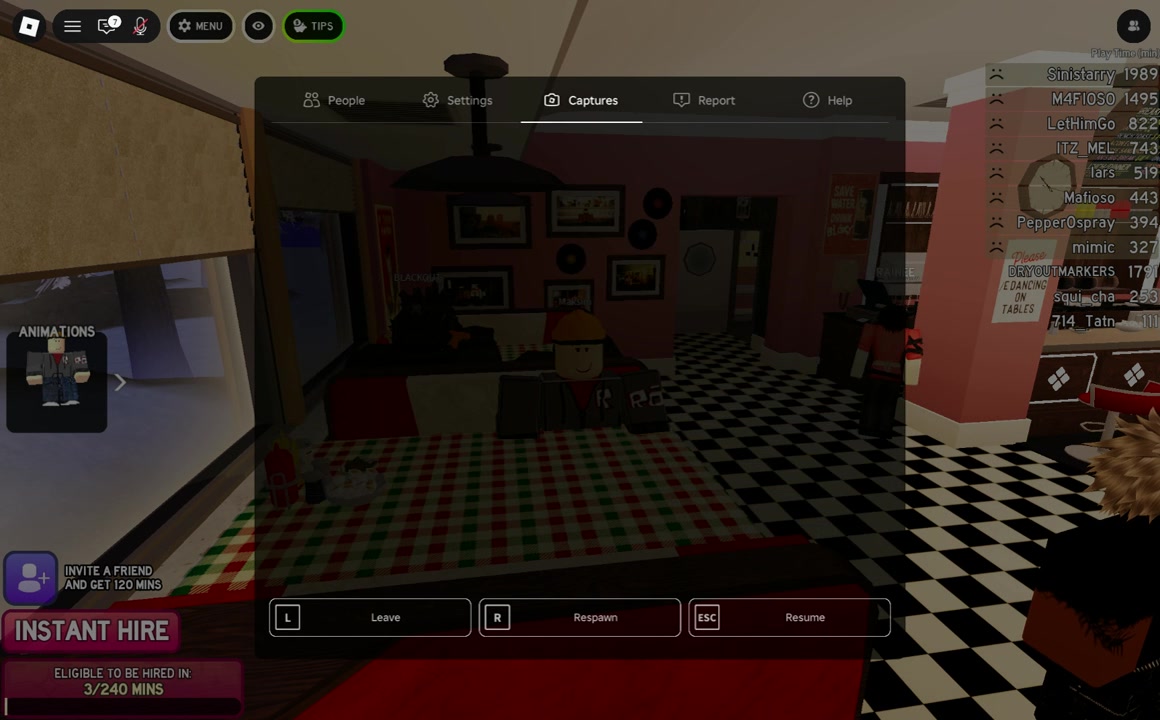Open the Settings tab

click(457, 100)
